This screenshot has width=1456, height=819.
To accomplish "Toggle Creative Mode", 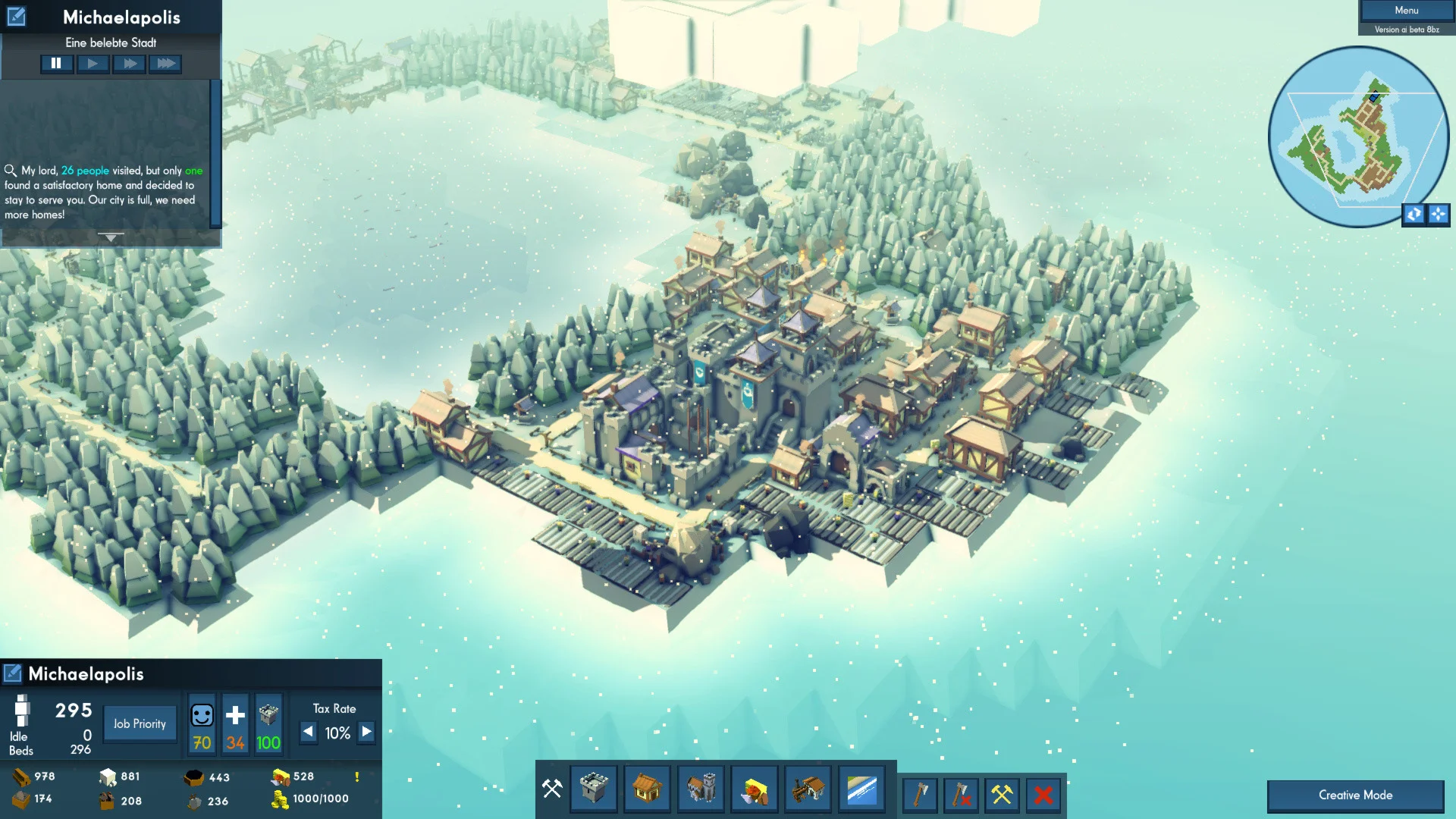I will [x=1355, y=795].
